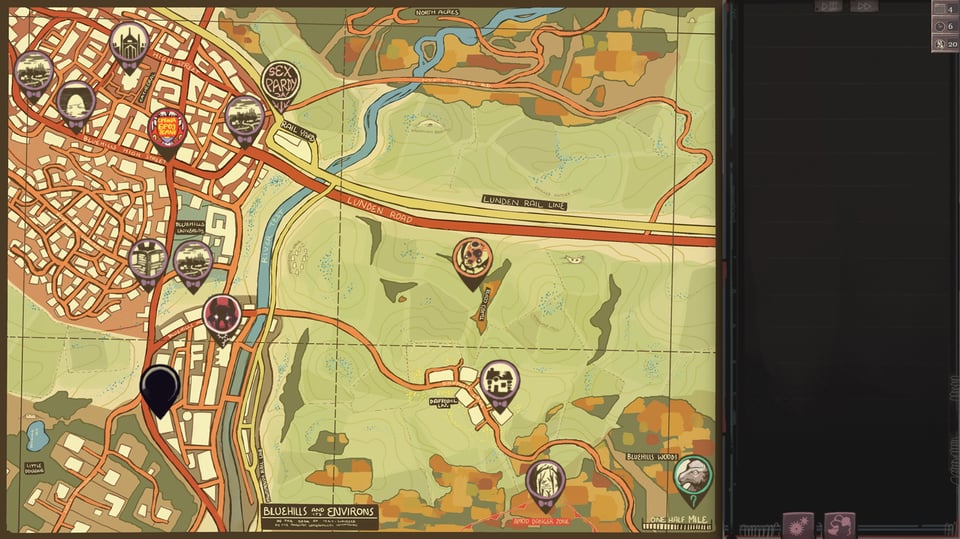Screen dimensions: 960x539
Task: Select the arched-doorway portrait map pin
Action: (76, 102)
